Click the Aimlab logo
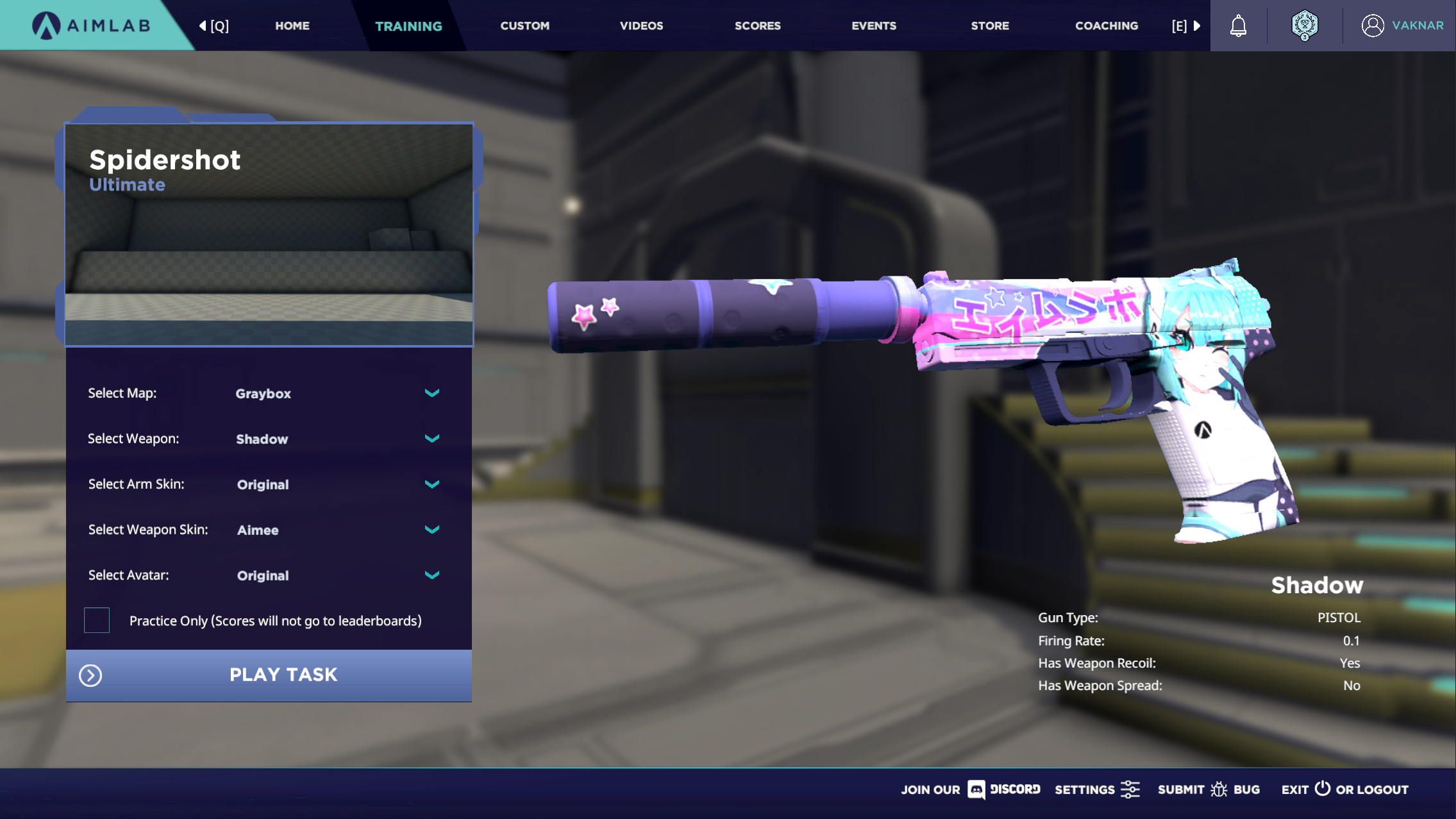Screen dimensions: 1456x819 [91, 25]
